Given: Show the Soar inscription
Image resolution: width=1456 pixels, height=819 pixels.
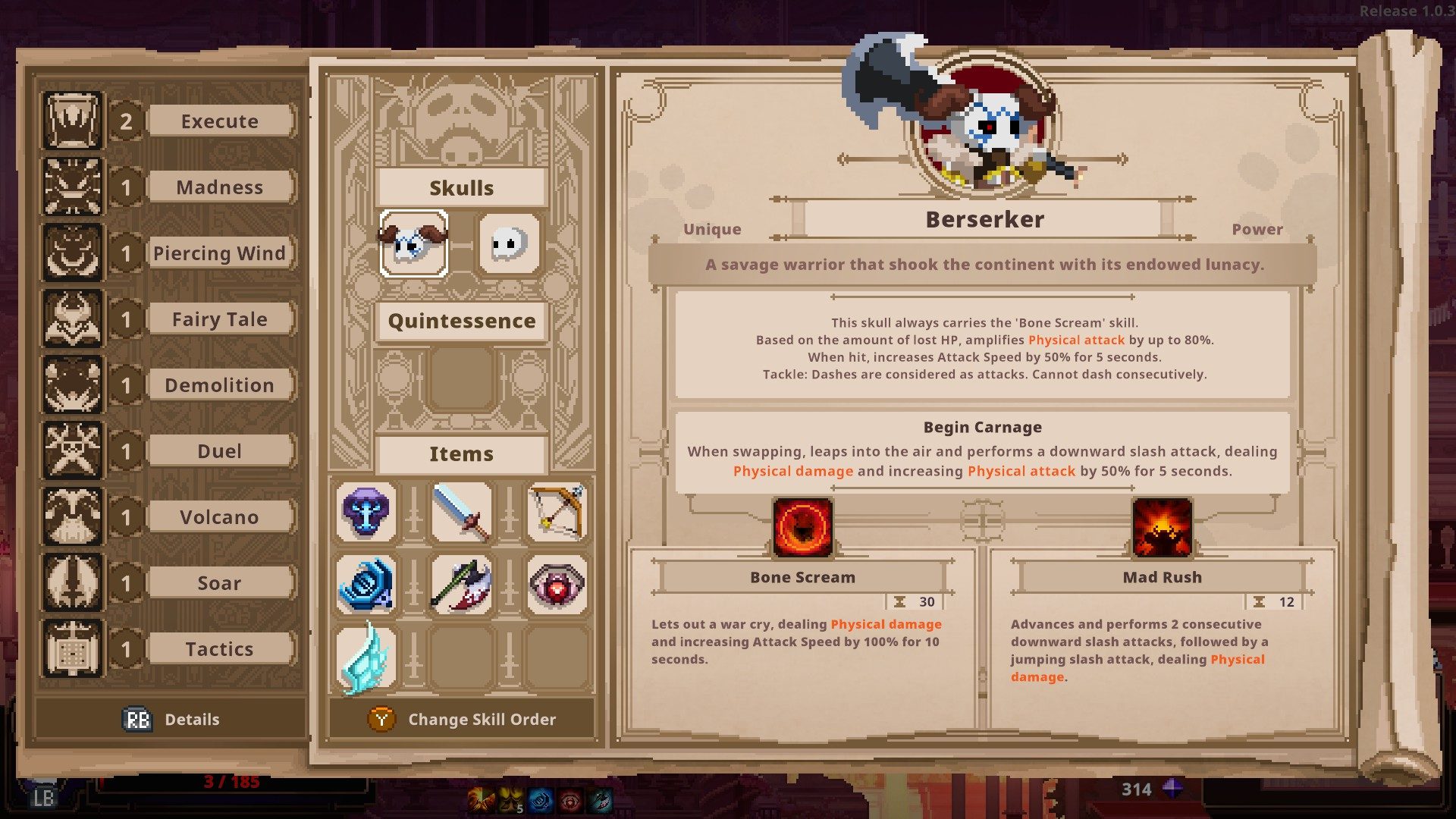Looking at the screenshot, I should 219,583.
